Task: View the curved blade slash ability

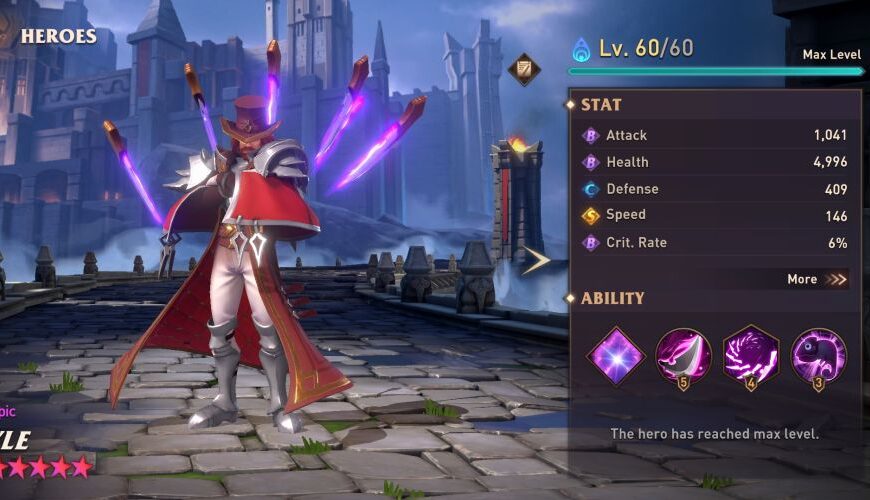Action: point(684,355)
